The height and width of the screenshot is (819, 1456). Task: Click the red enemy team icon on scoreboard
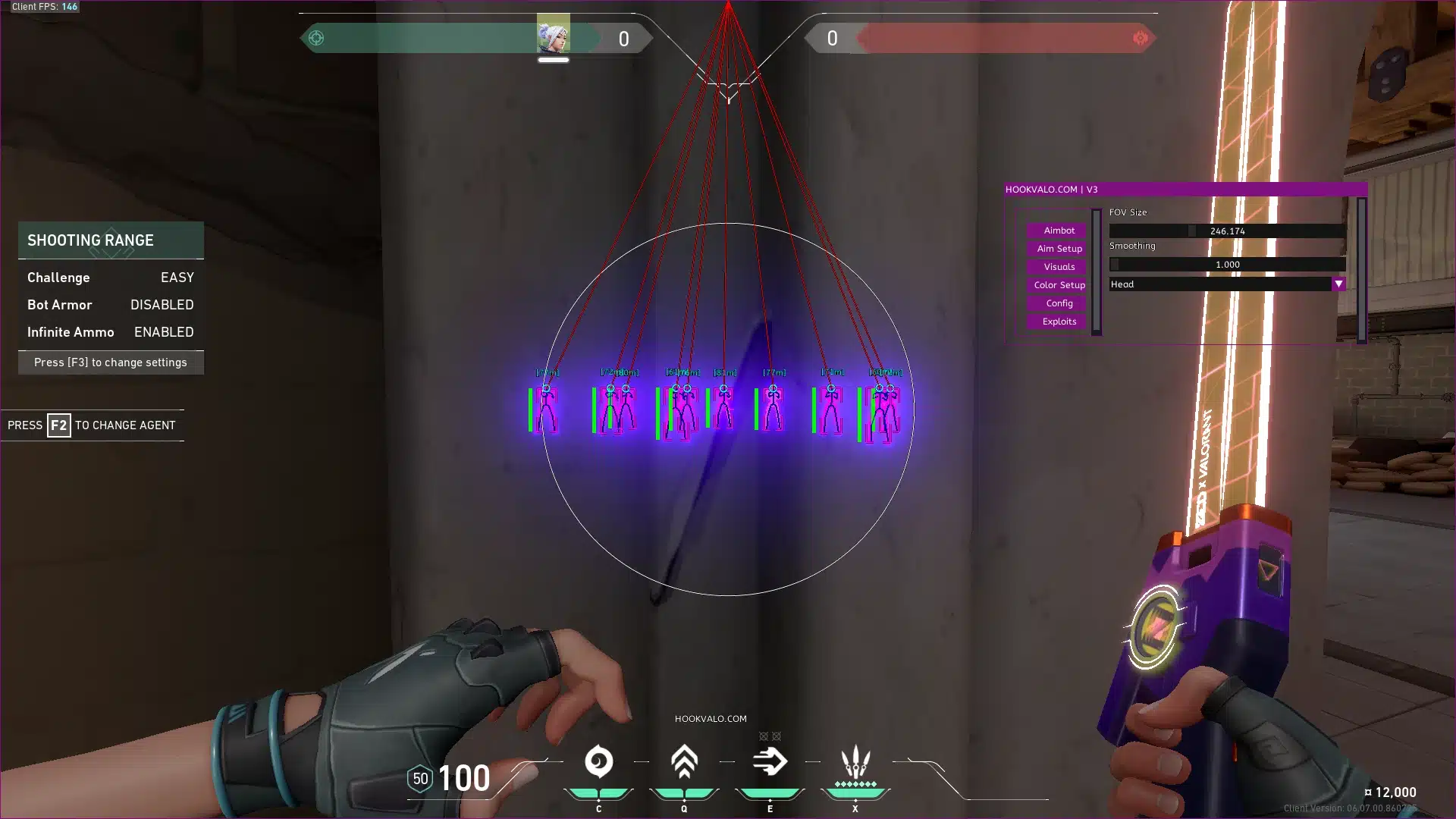[x=1139, y=36]
